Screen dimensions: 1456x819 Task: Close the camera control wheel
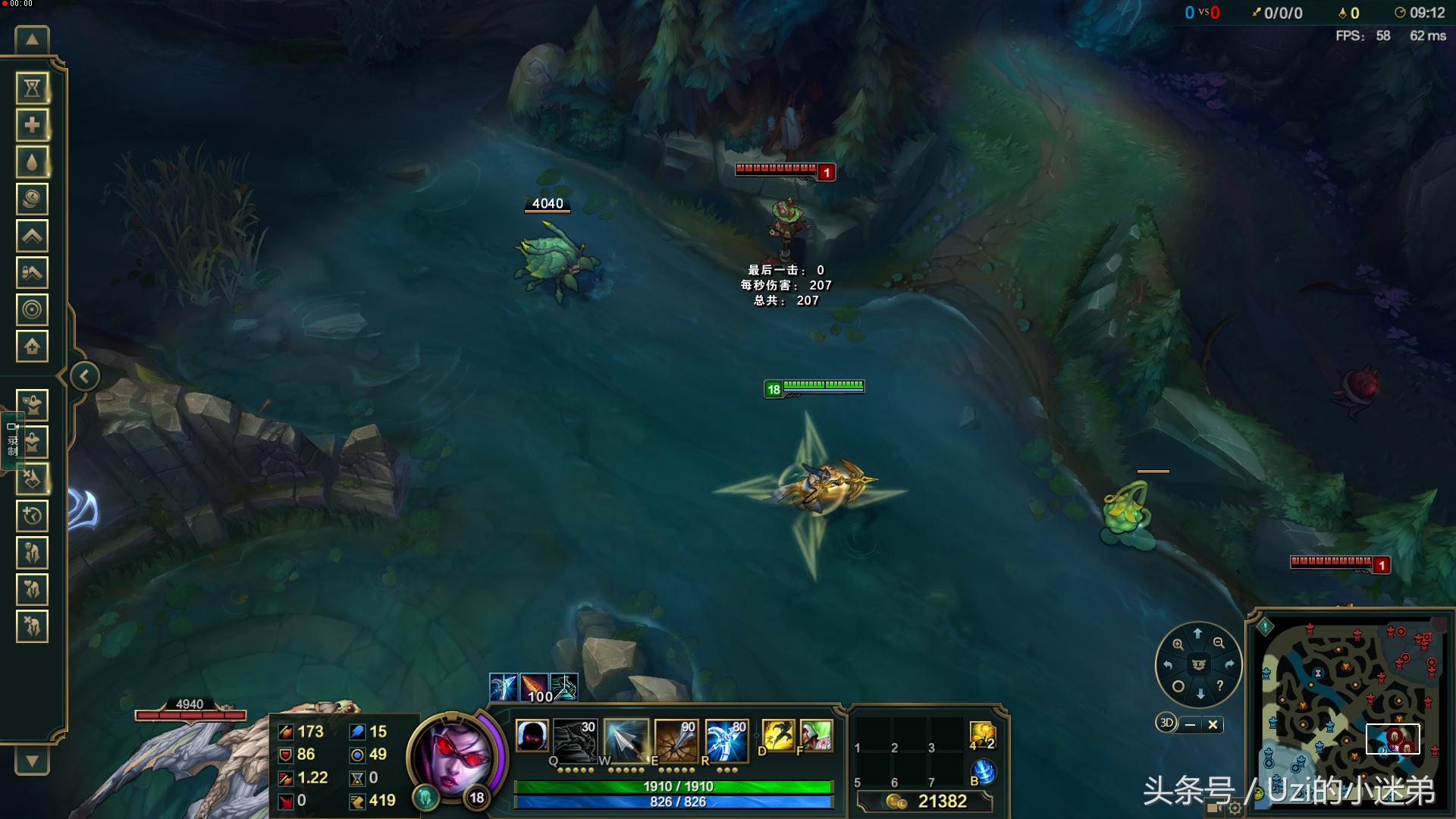click(x=1213, y=725)
